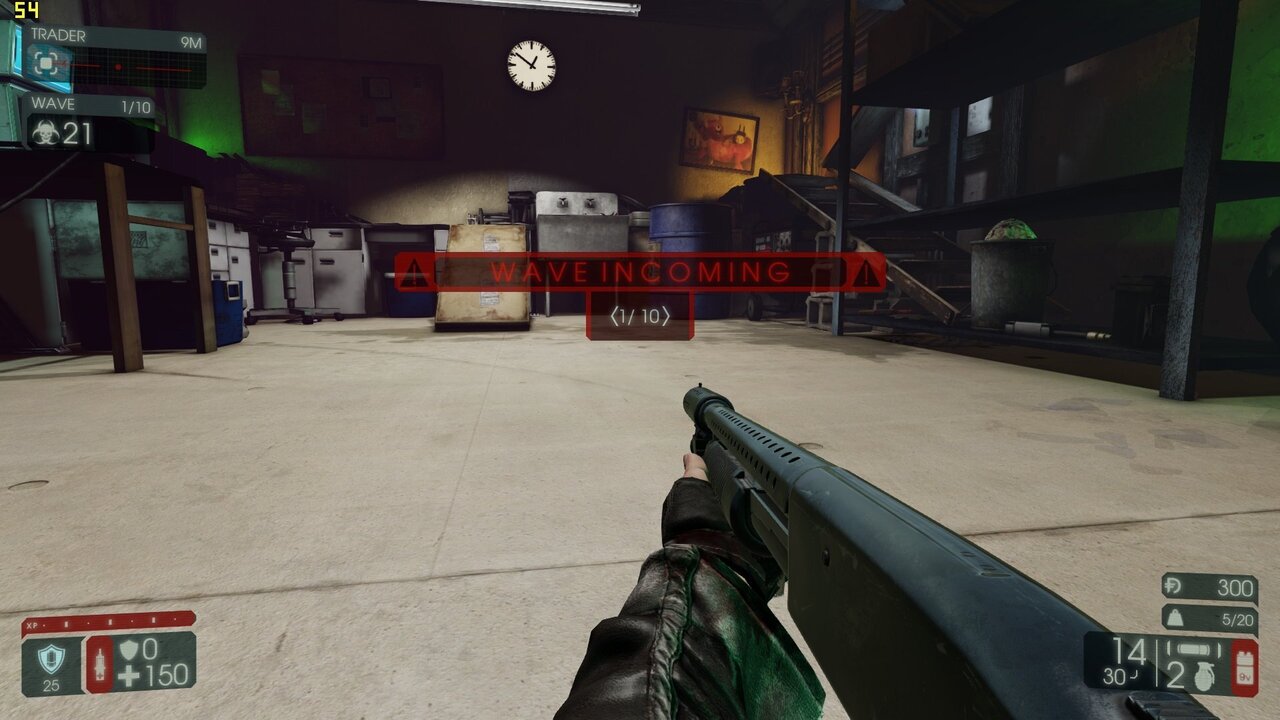1280x720 pixels.
Task: Select the healing syringe icon
Action: pyautogui.click(x=101, y=665)
